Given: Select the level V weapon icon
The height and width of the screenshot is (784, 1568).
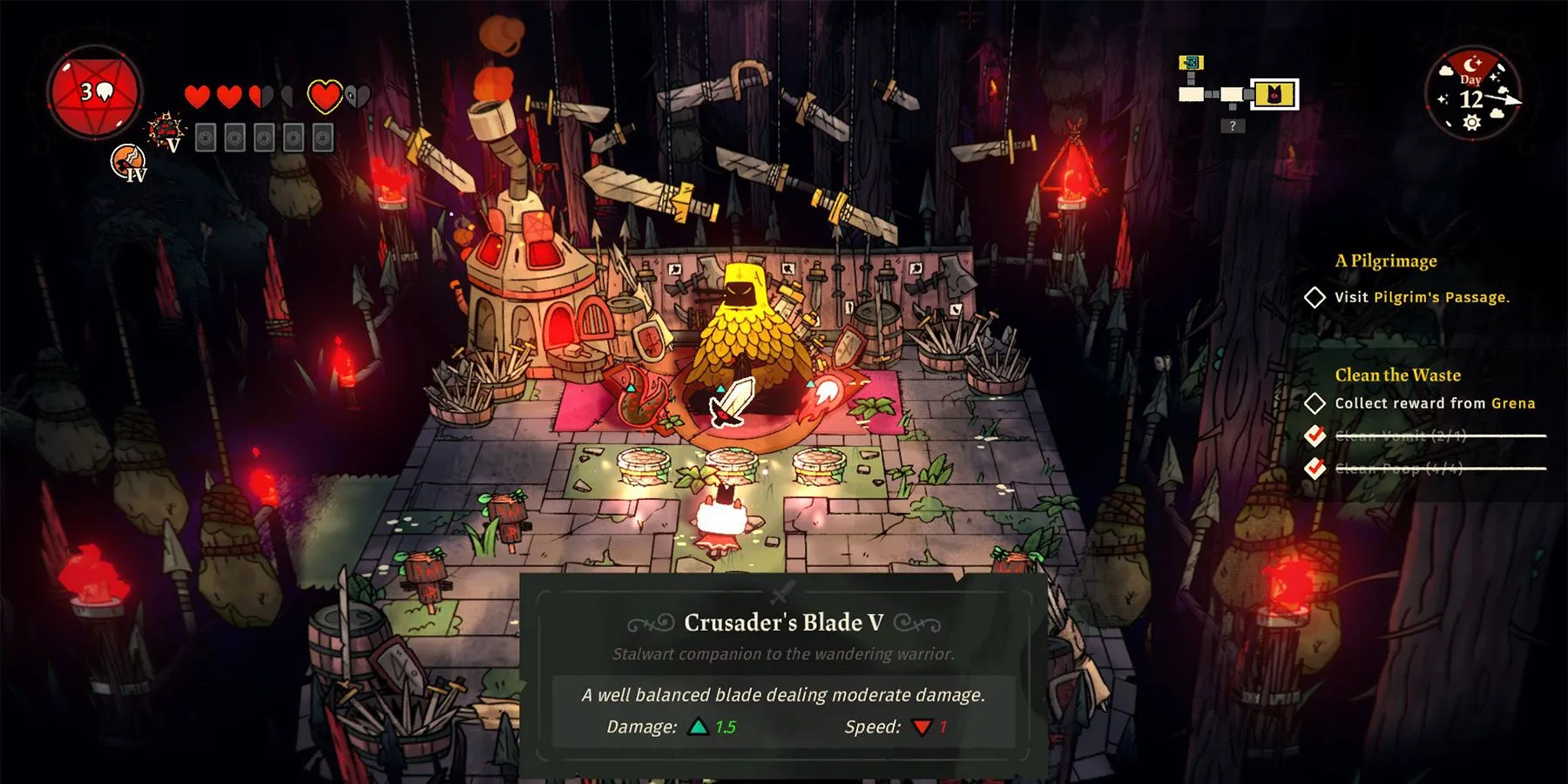Looking at the screenshot, I should (165, 132).
